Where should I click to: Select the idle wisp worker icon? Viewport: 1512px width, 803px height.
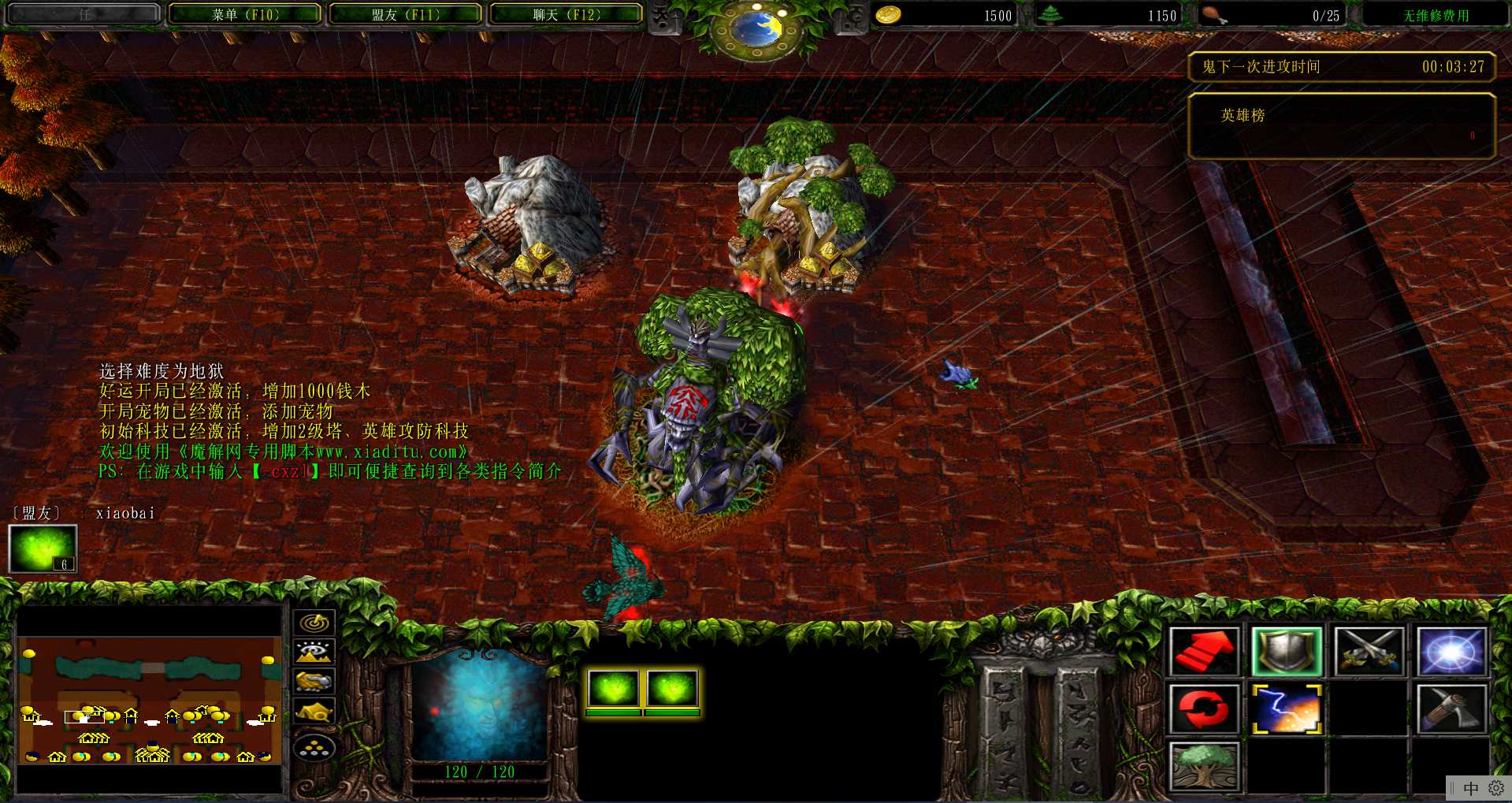point(43,548)
